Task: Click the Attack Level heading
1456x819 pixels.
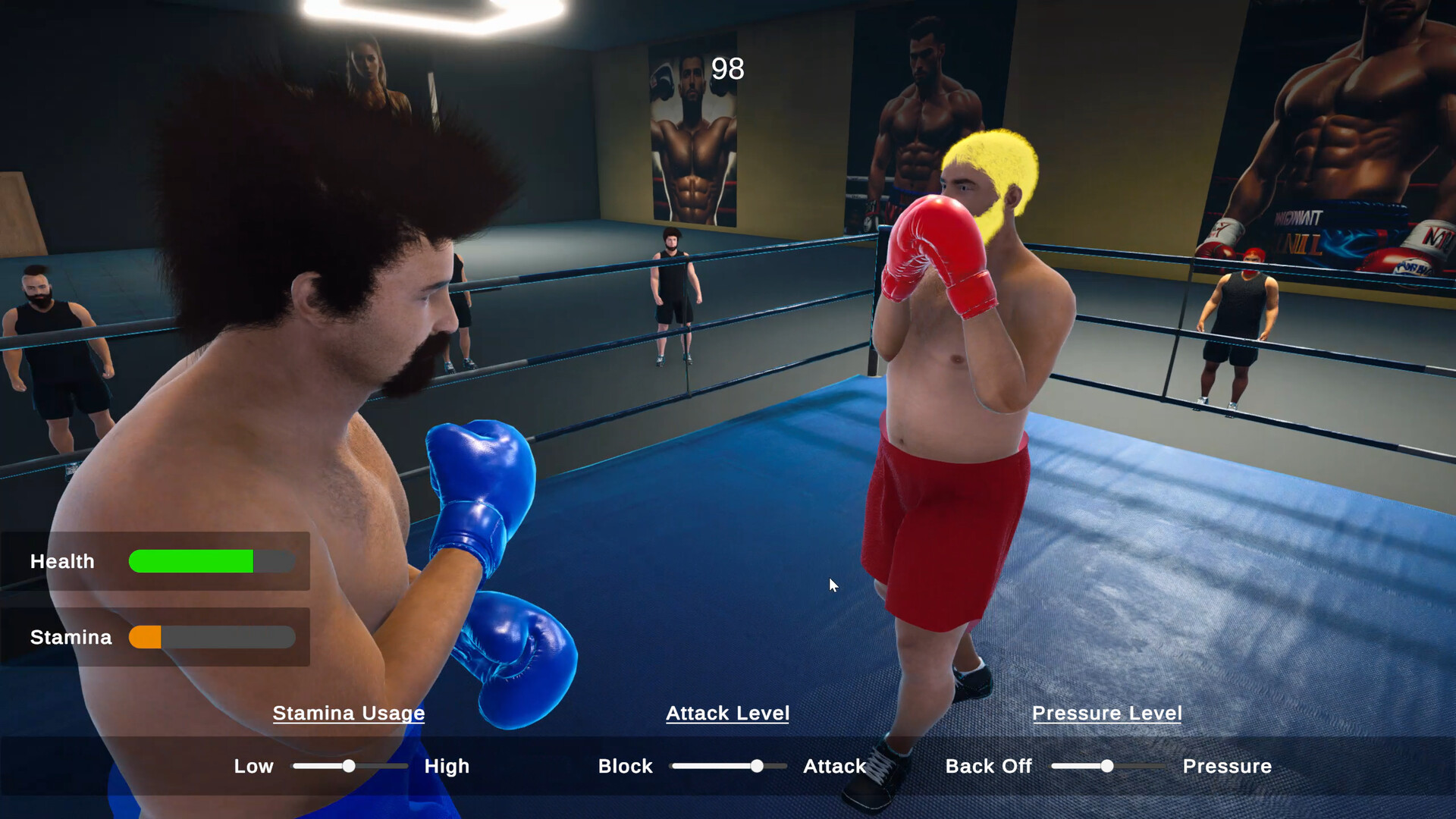Action: [726, 713]
